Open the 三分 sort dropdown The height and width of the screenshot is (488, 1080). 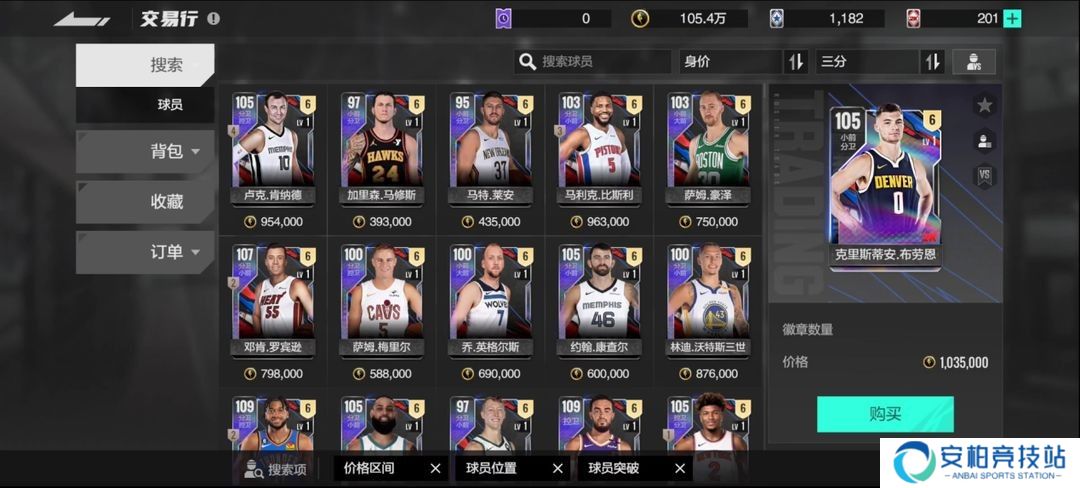(x=866, y=62)
